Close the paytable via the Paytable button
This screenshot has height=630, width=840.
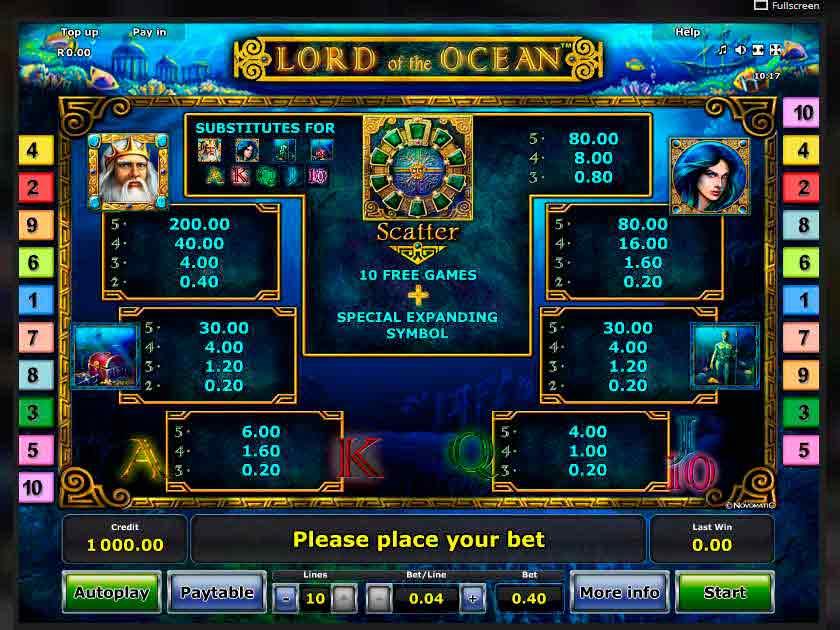coord(216,592)
